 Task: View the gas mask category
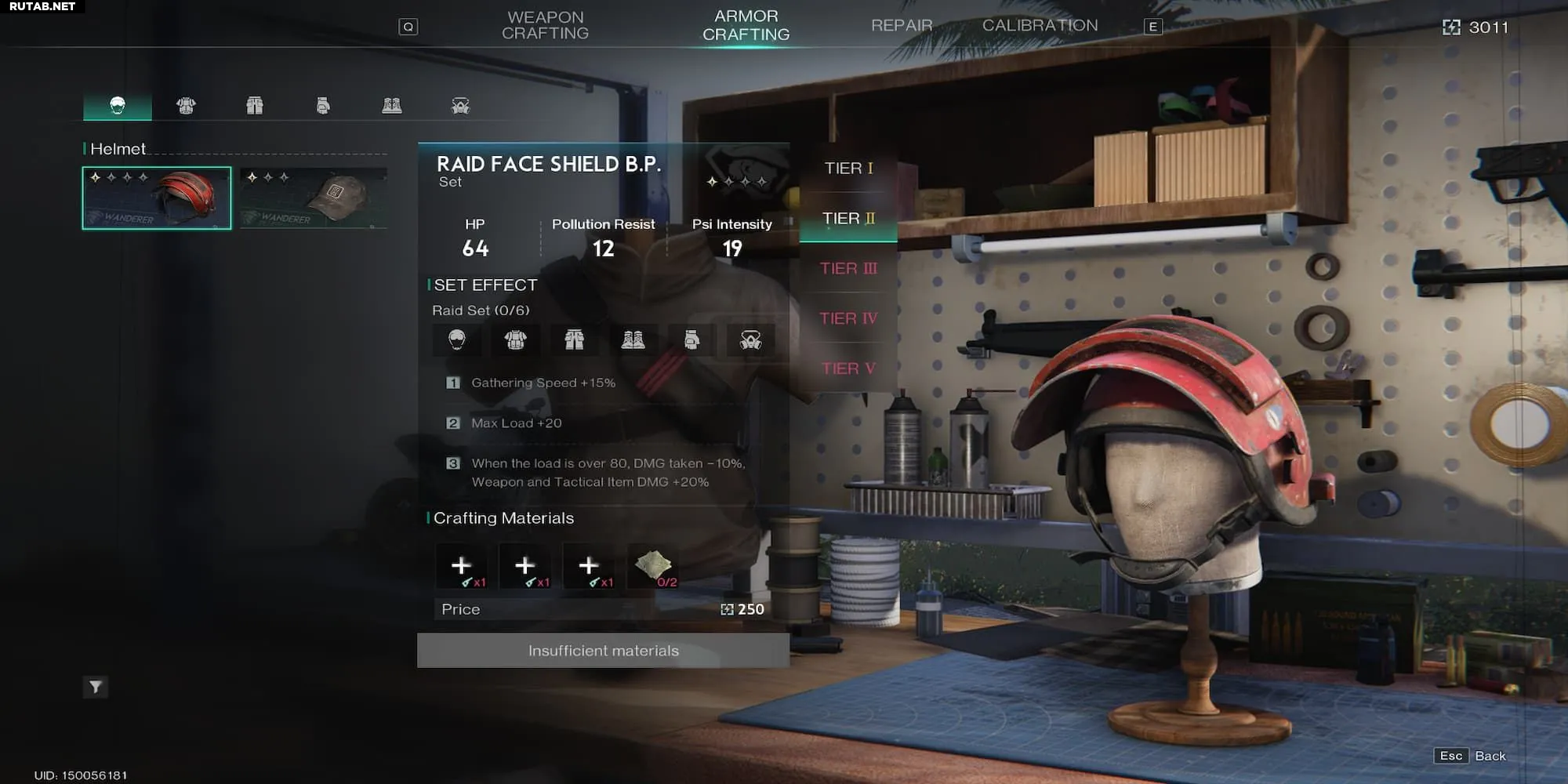(x=460, y=106)
